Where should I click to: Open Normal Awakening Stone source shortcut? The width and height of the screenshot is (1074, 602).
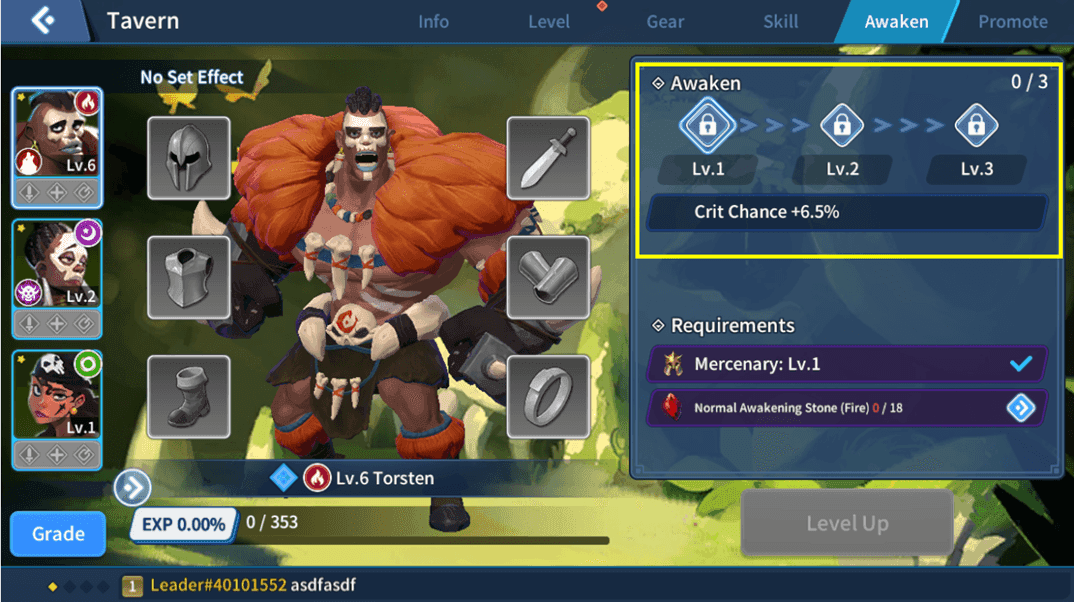1020,408
